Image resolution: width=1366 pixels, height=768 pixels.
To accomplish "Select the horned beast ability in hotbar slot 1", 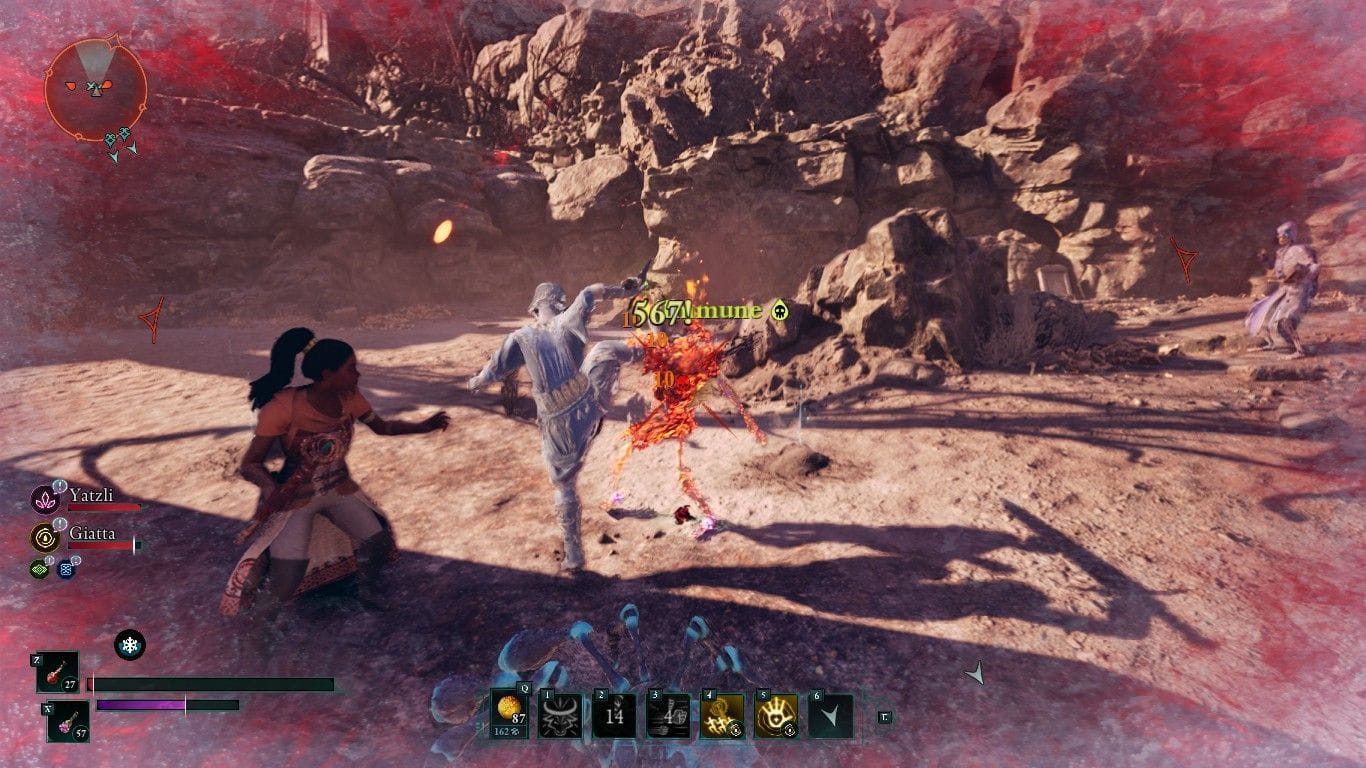I will [x=559, y=714].
